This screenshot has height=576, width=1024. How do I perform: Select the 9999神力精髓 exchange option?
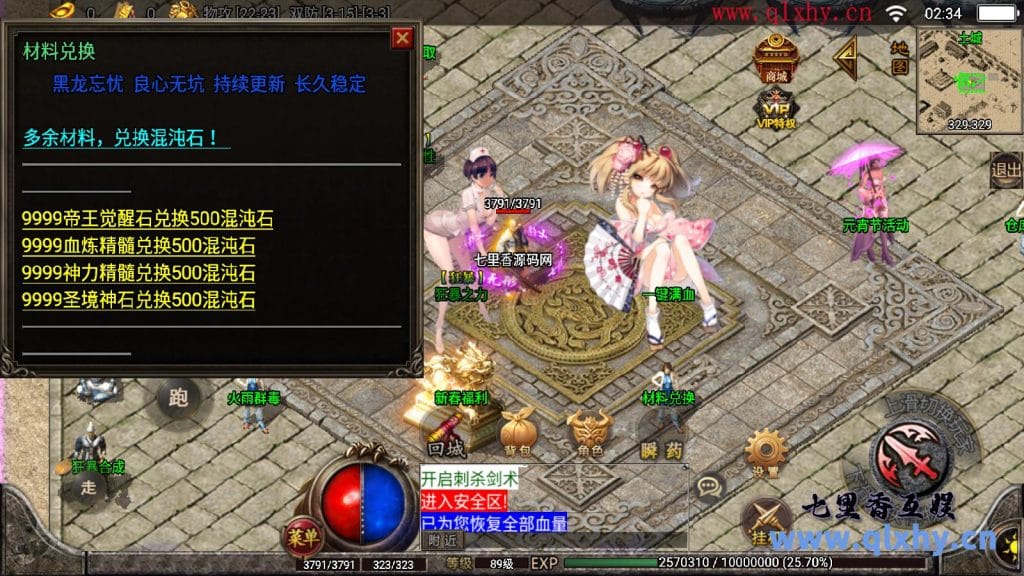click(139, 272)
